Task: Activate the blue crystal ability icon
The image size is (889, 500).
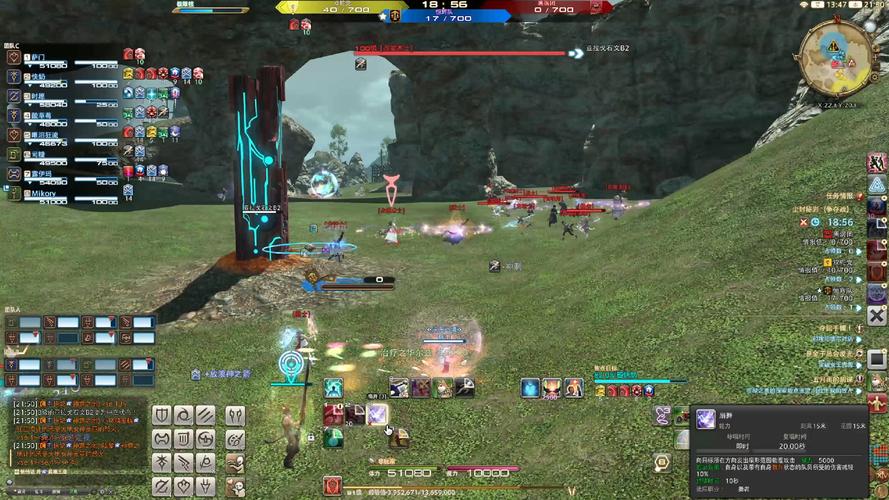Action: click(530, 388)
